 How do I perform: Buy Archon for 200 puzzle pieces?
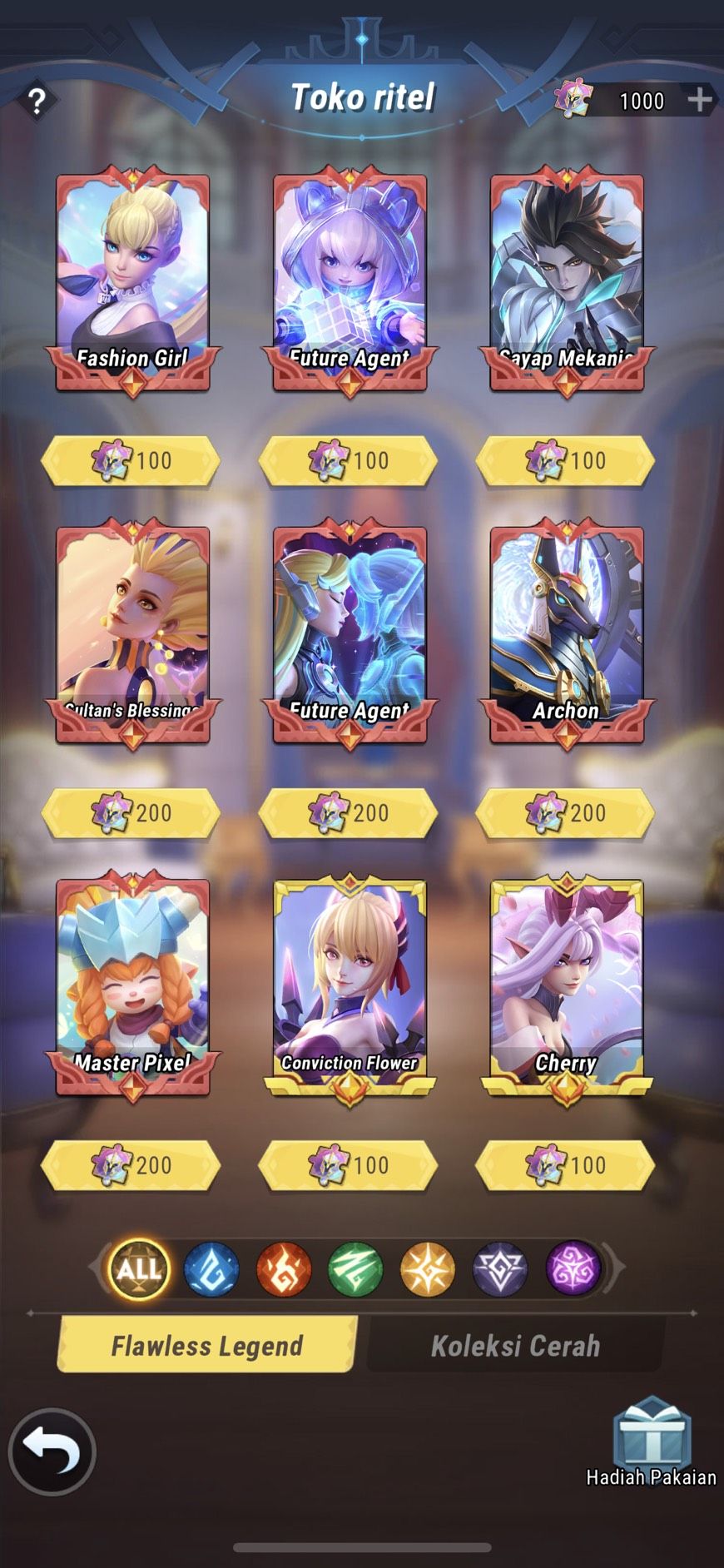point(566,813)
